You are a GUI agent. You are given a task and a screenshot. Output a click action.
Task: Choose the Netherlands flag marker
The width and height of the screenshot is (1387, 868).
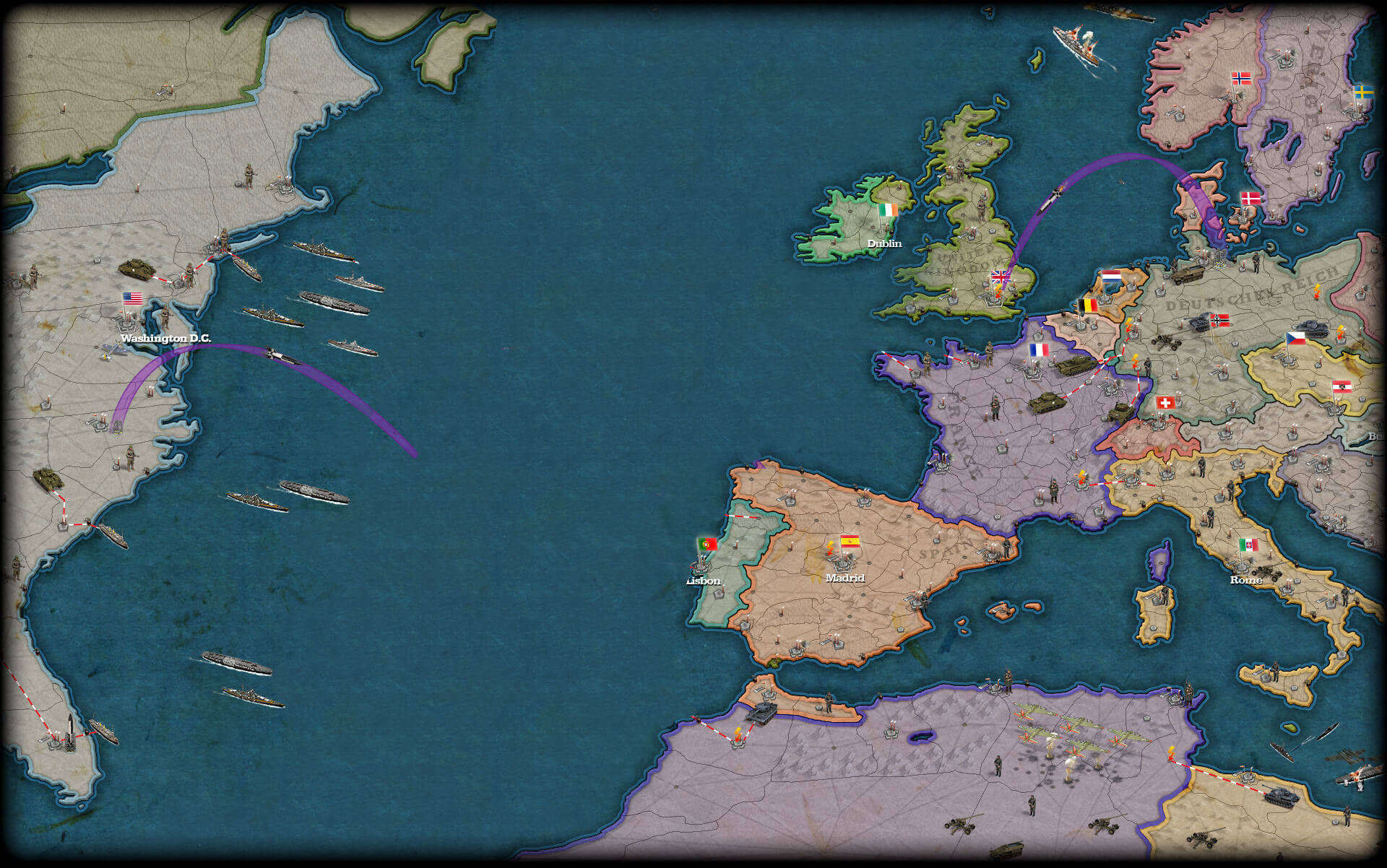click(1111, 277)
